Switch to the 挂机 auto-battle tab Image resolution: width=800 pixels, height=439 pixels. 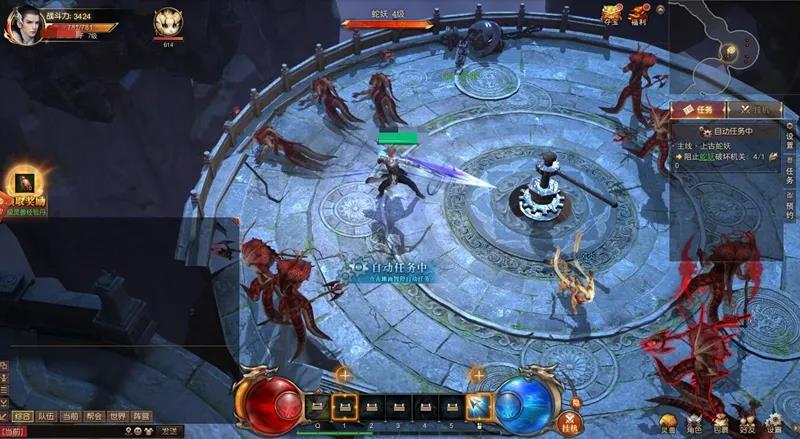click(x=746, y=110)
